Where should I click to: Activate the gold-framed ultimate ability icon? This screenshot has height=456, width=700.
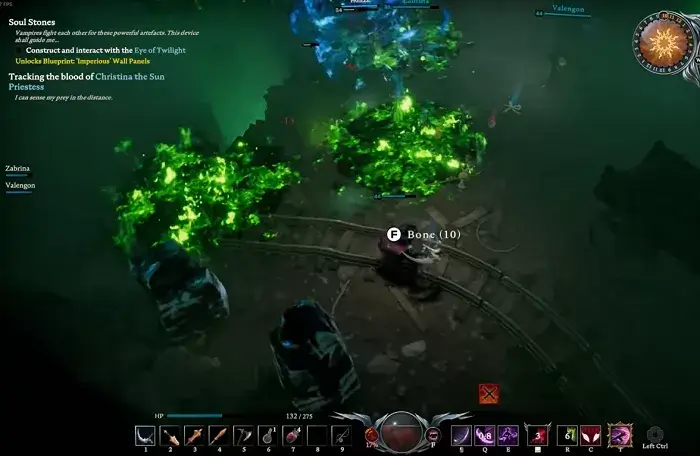pos(620,434)
